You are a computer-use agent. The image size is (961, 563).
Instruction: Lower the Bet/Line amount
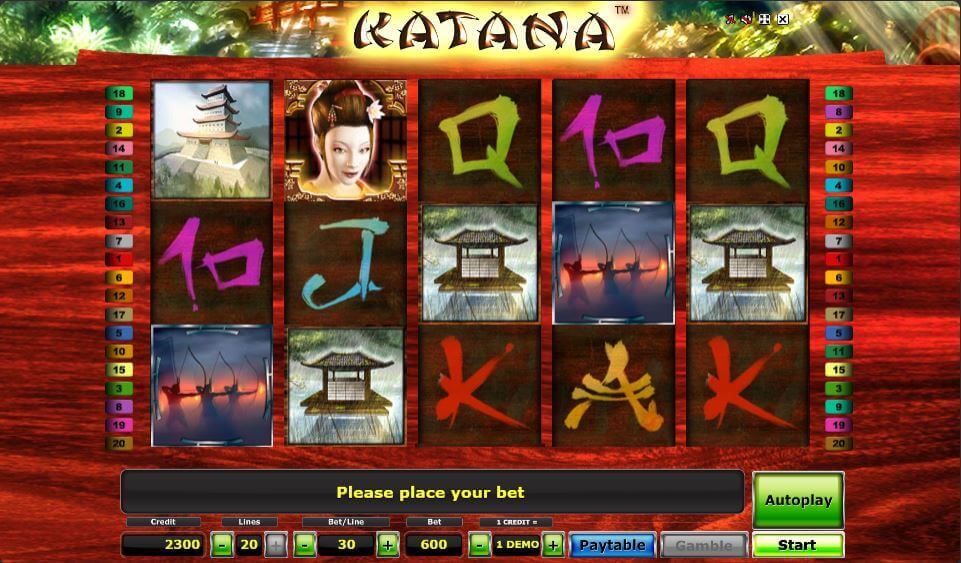[305, 545]
